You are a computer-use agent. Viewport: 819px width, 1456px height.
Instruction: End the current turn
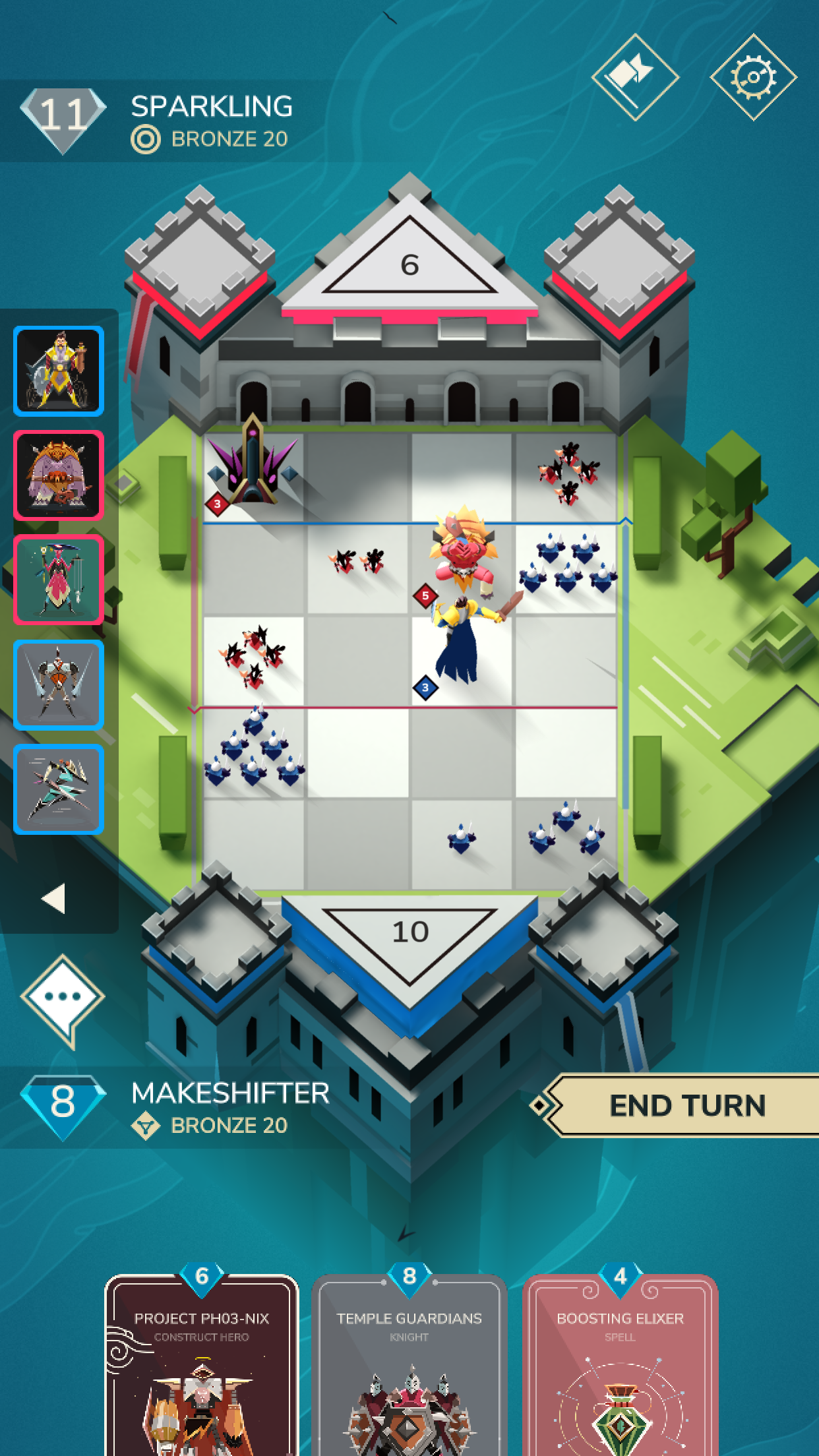pyautogui.click(x=686, y=1105)
